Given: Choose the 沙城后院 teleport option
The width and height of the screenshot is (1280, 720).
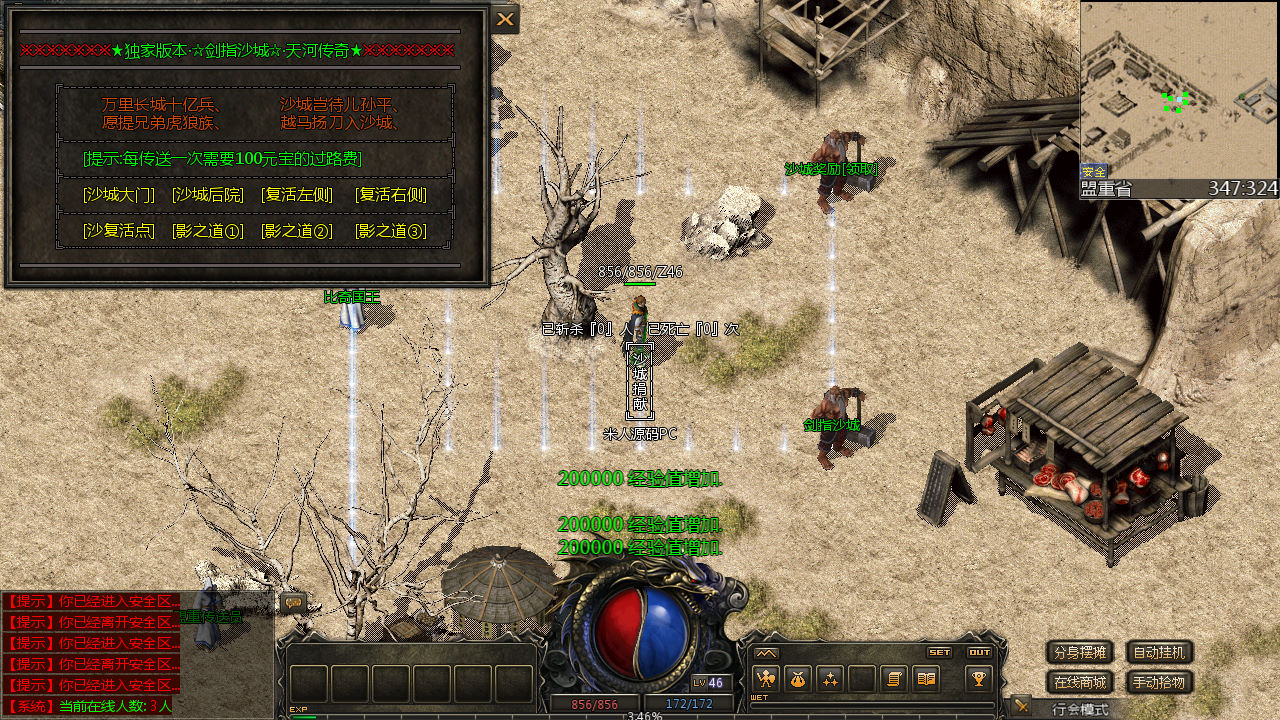Looking at the screenshot, I should [x=208, y=195].
